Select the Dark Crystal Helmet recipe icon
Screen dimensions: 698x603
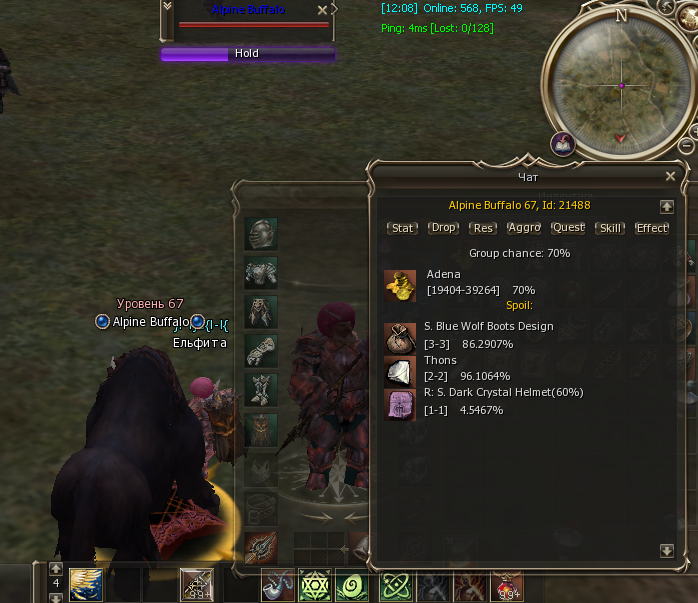click(x=400, y=404)
